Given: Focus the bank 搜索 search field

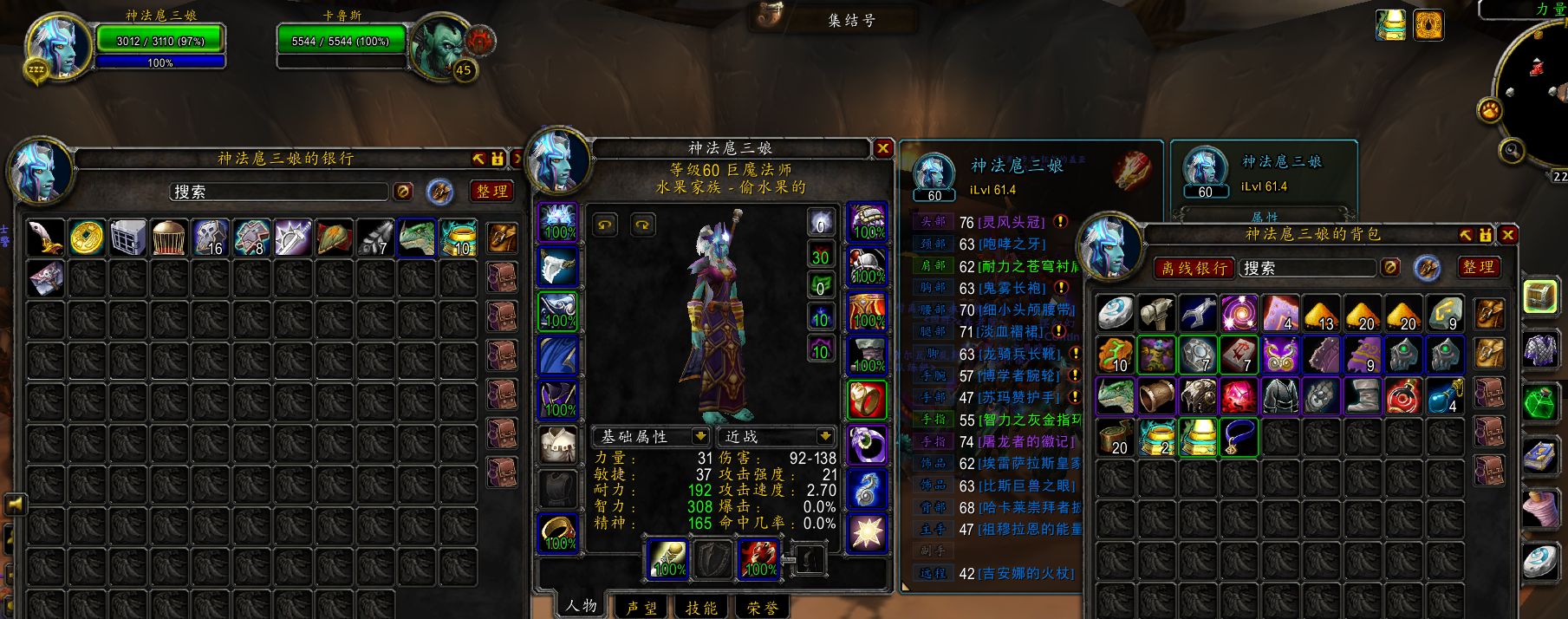Looking at the screenshot, I should pyautogui.click(x=279, y=192).
